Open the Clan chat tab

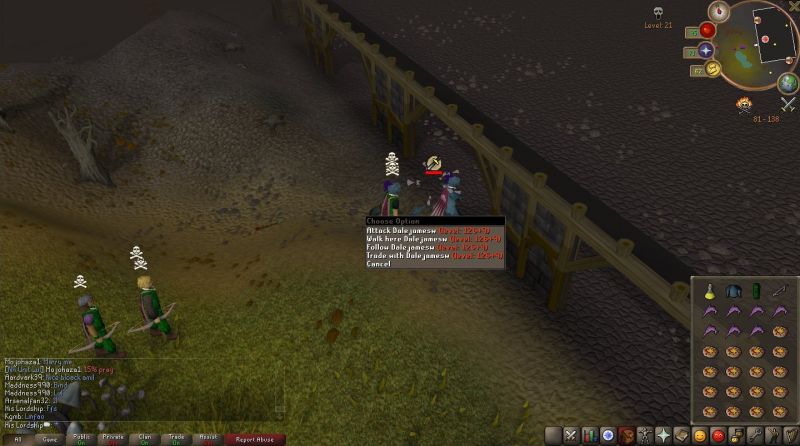pos(145,438)
